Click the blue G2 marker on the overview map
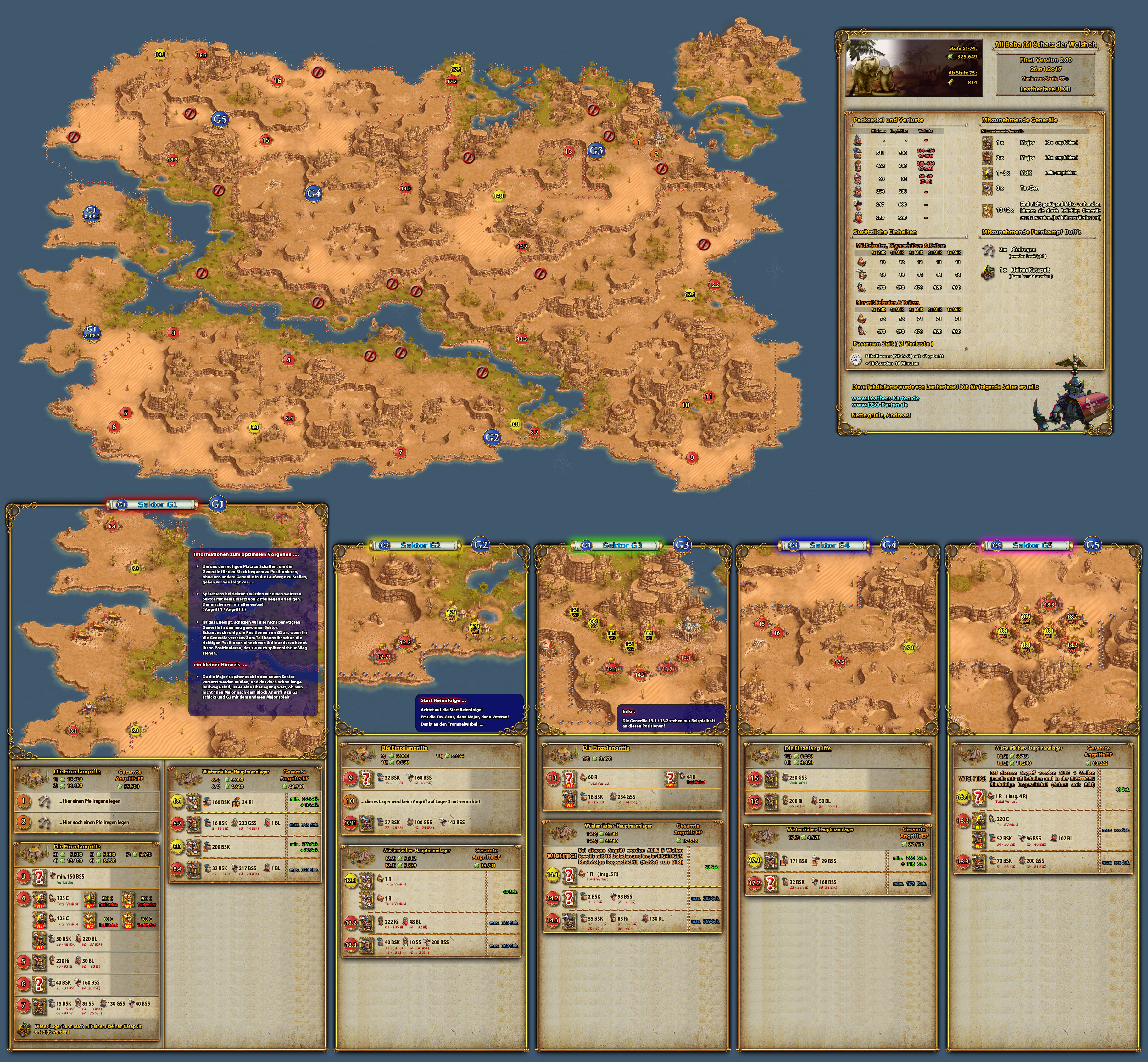The height and width of the screenshot is (1062, 1148). coord(492,437)
